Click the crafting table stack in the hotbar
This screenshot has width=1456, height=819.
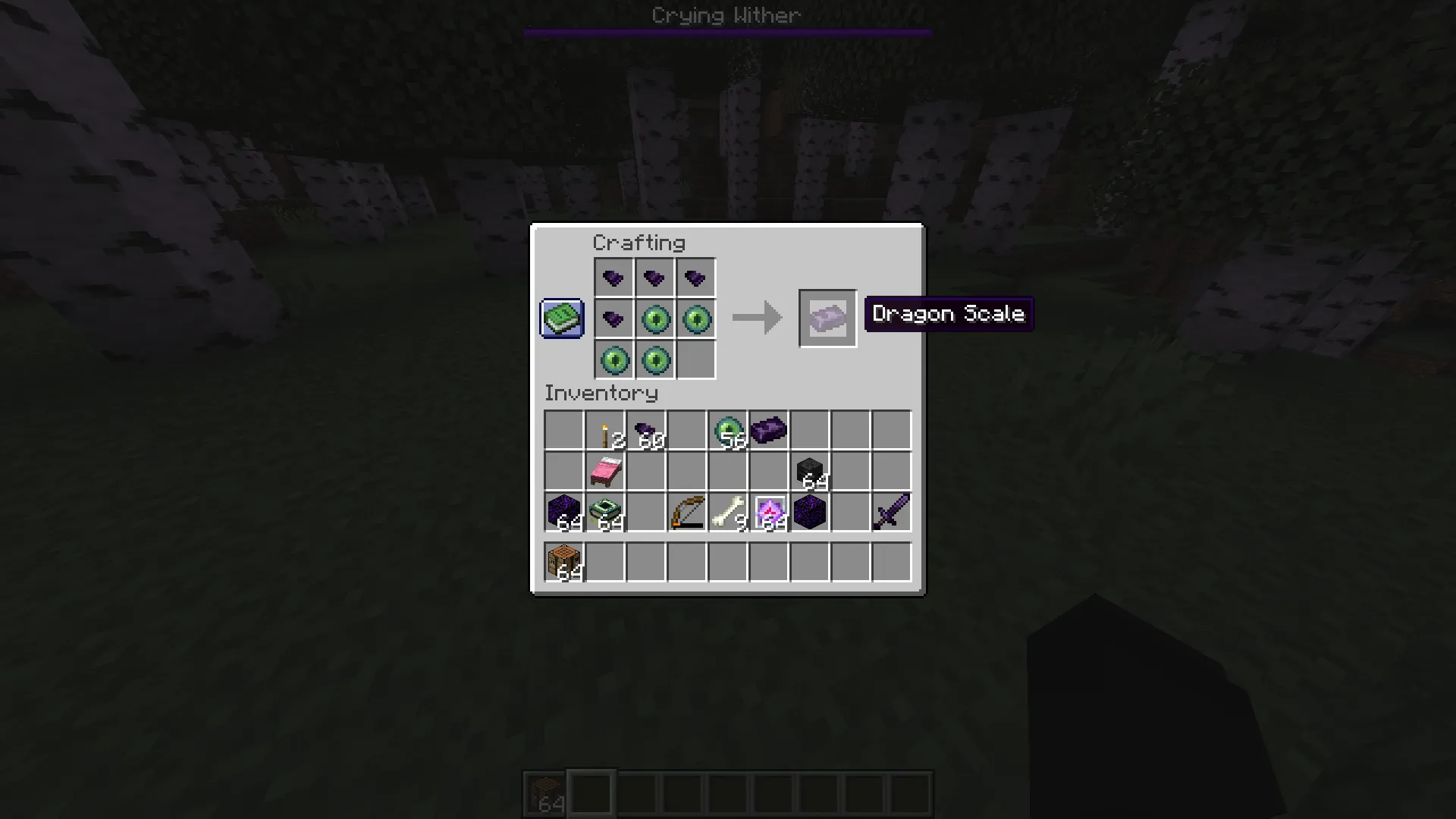(563, 561)
